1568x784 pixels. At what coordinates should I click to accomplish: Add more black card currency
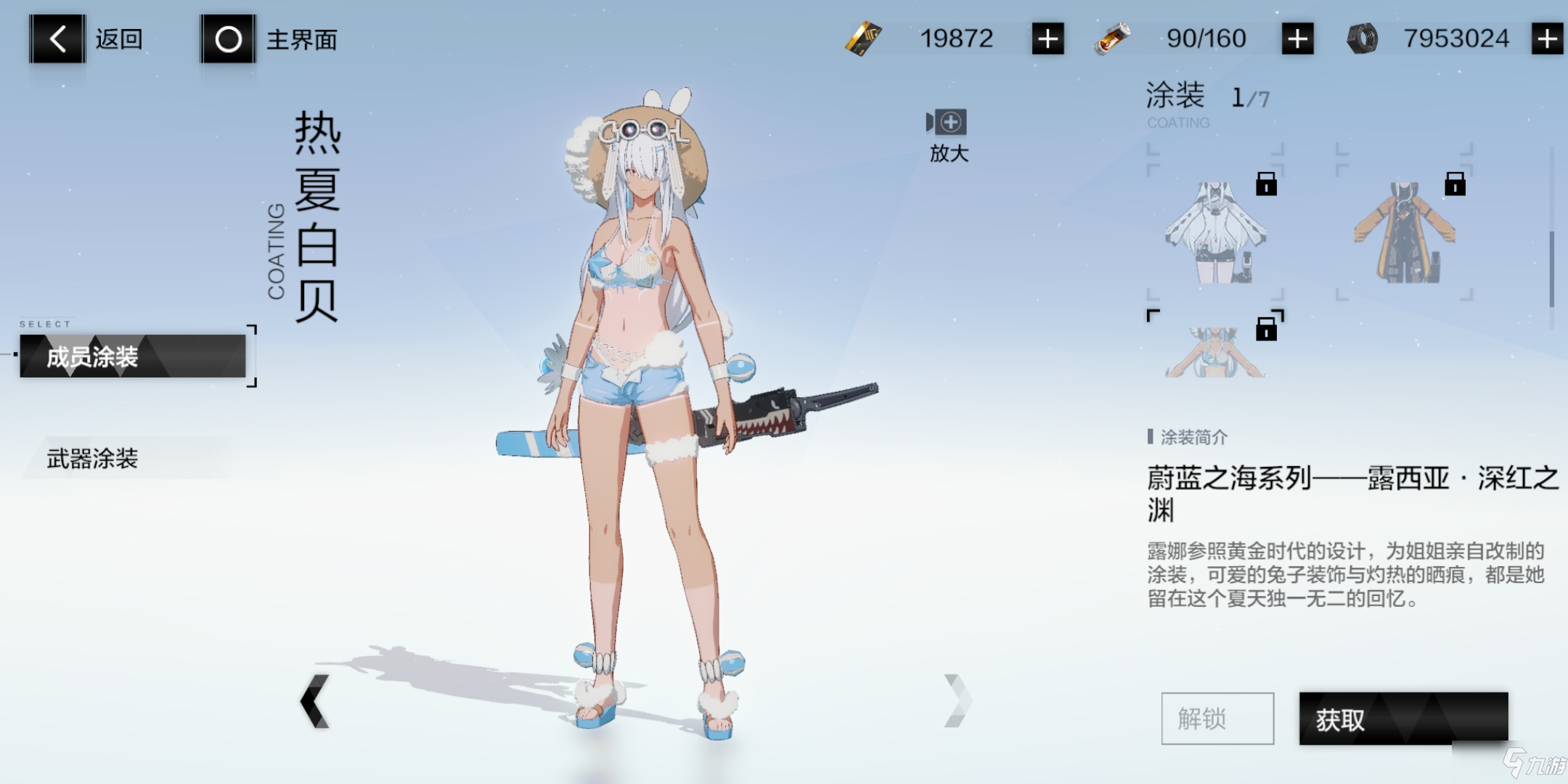point(1048,38)
